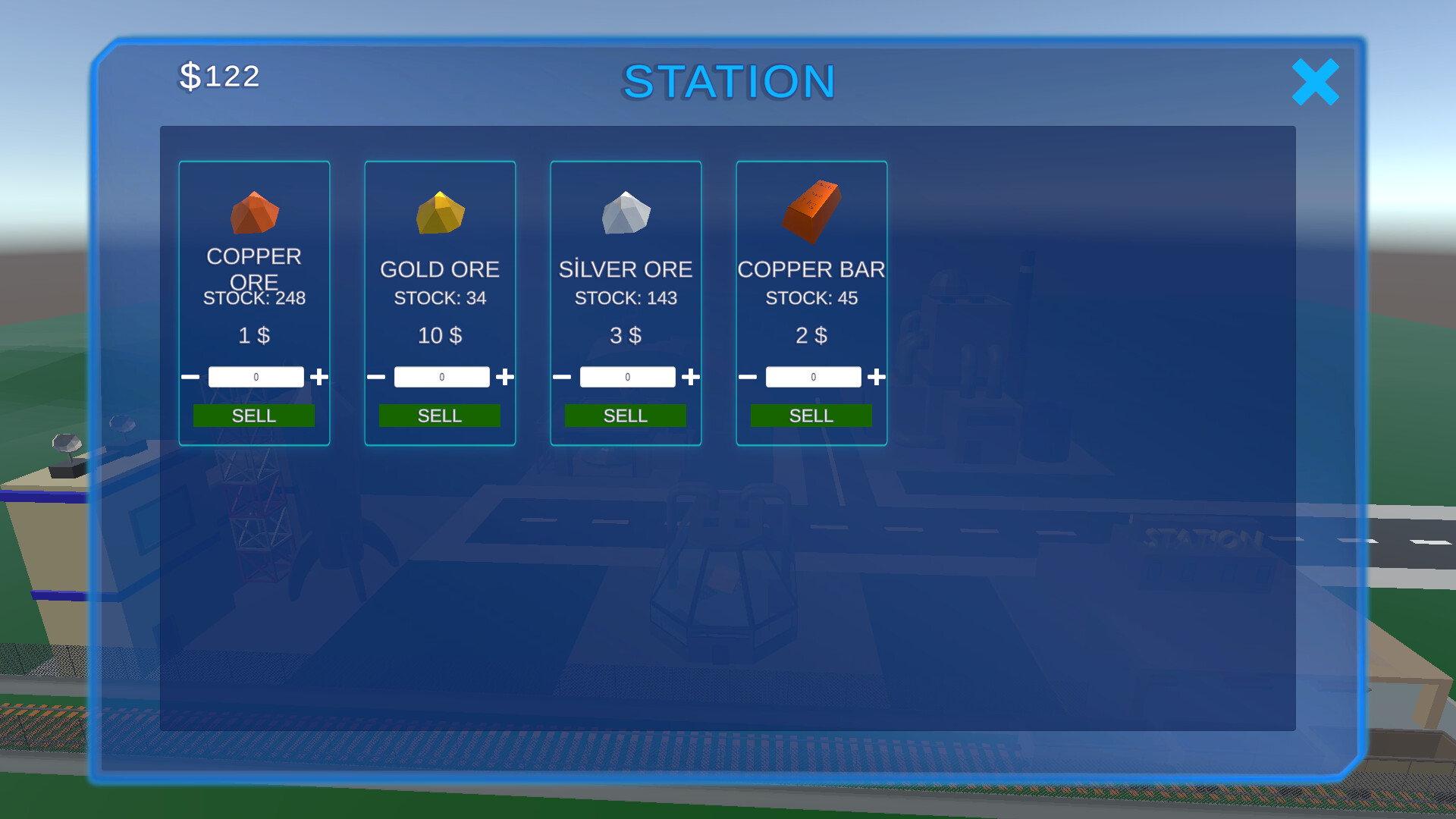Viewport: 1456px width, 819px height.
Task: Increase Silver Ore quantity with plus button
Action: click(x=691, y=376)
